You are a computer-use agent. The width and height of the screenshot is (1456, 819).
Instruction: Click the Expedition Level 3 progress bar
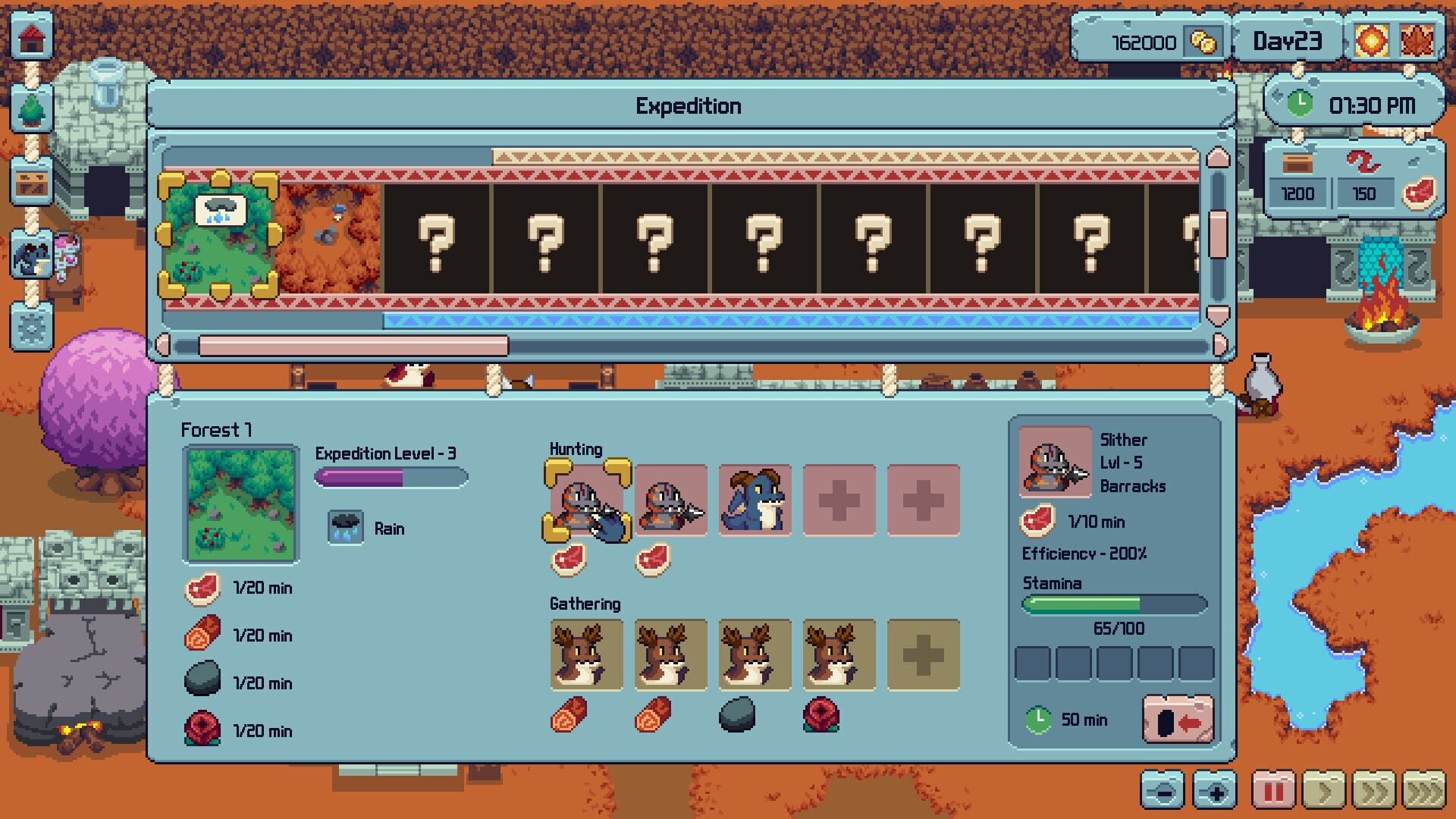pyautogui.click(x=391, y=478)
